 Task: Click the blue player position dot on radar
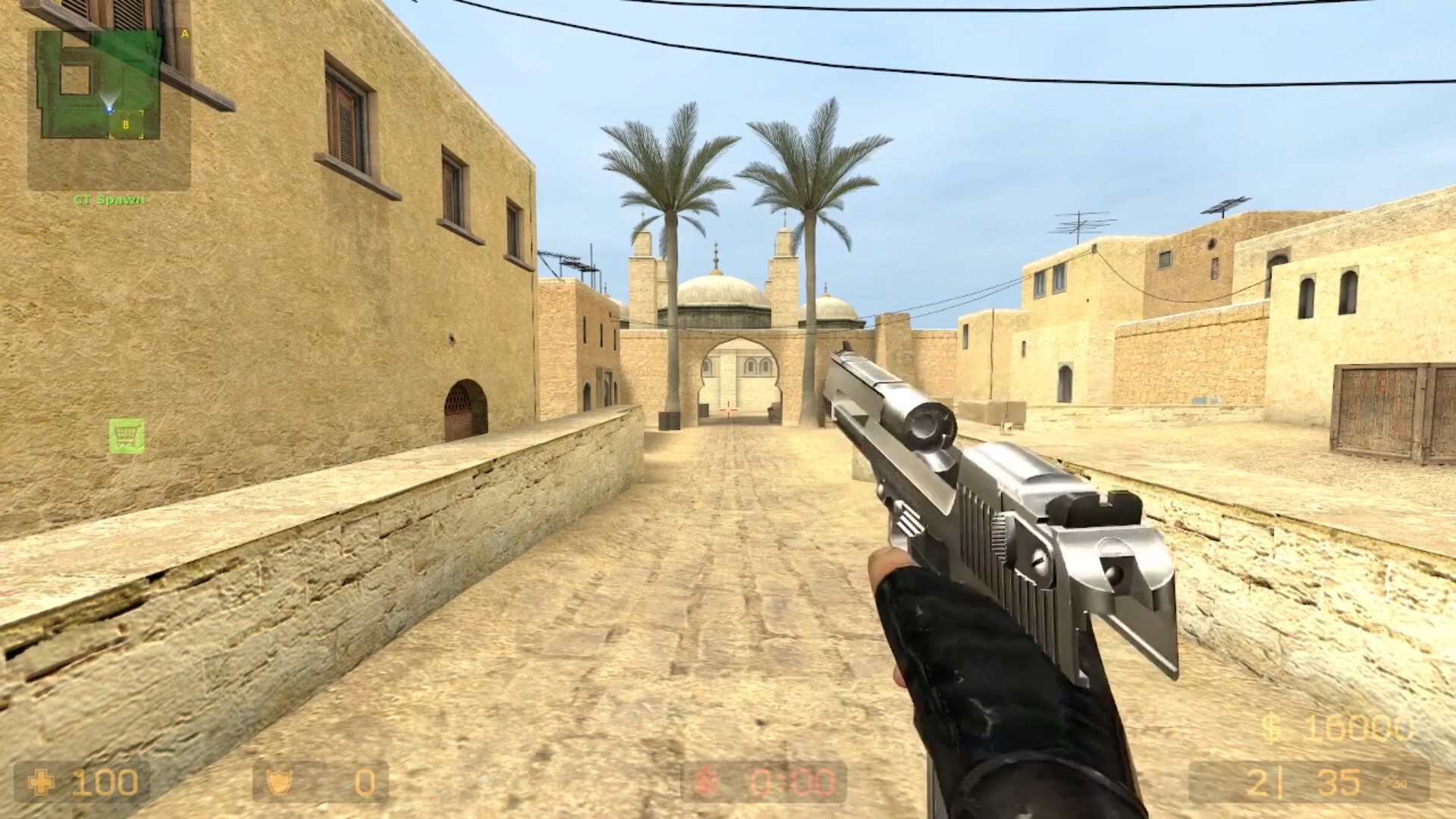(109, 108)
